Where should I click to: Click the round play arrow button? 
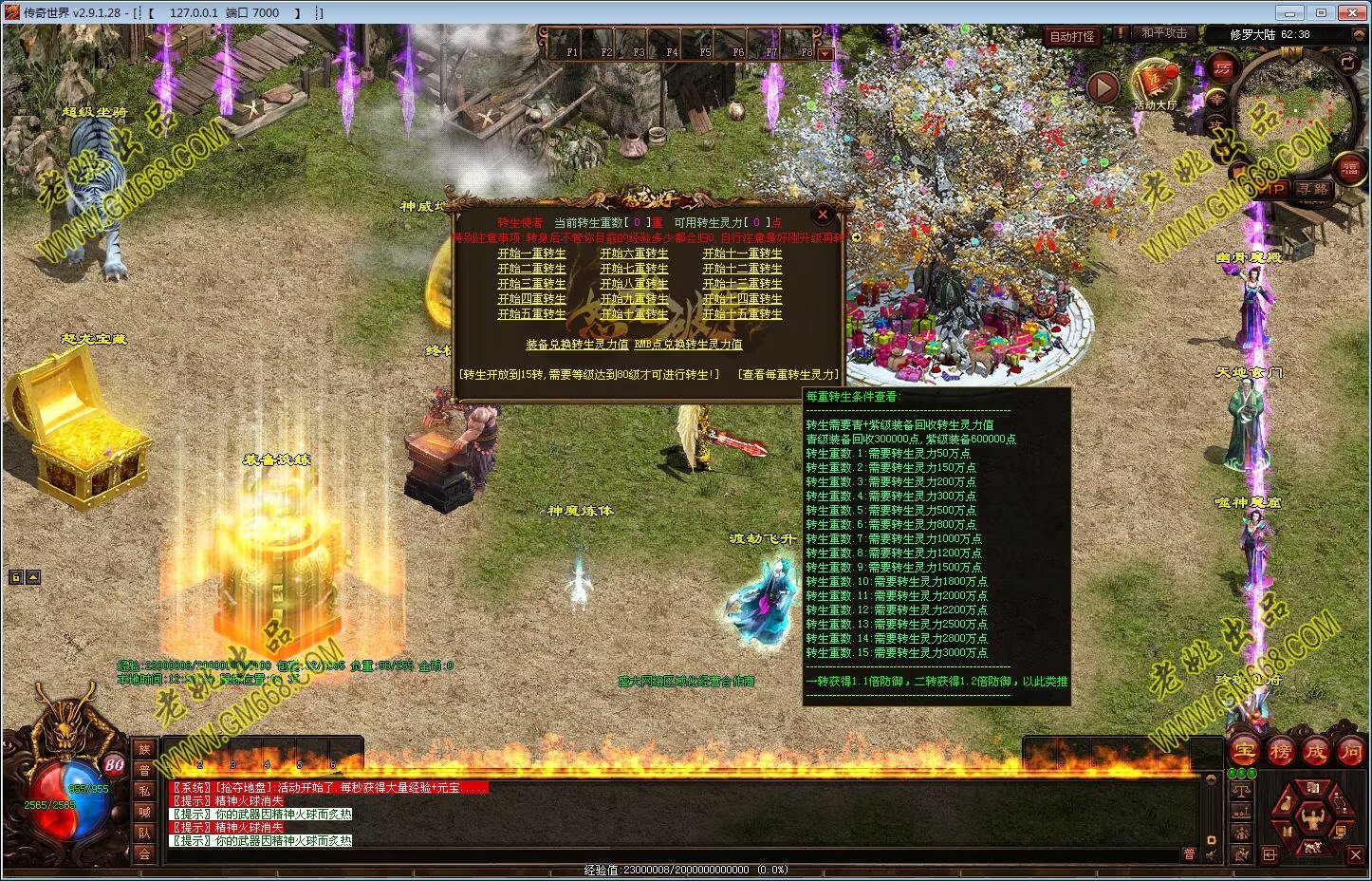(1103, 88)
